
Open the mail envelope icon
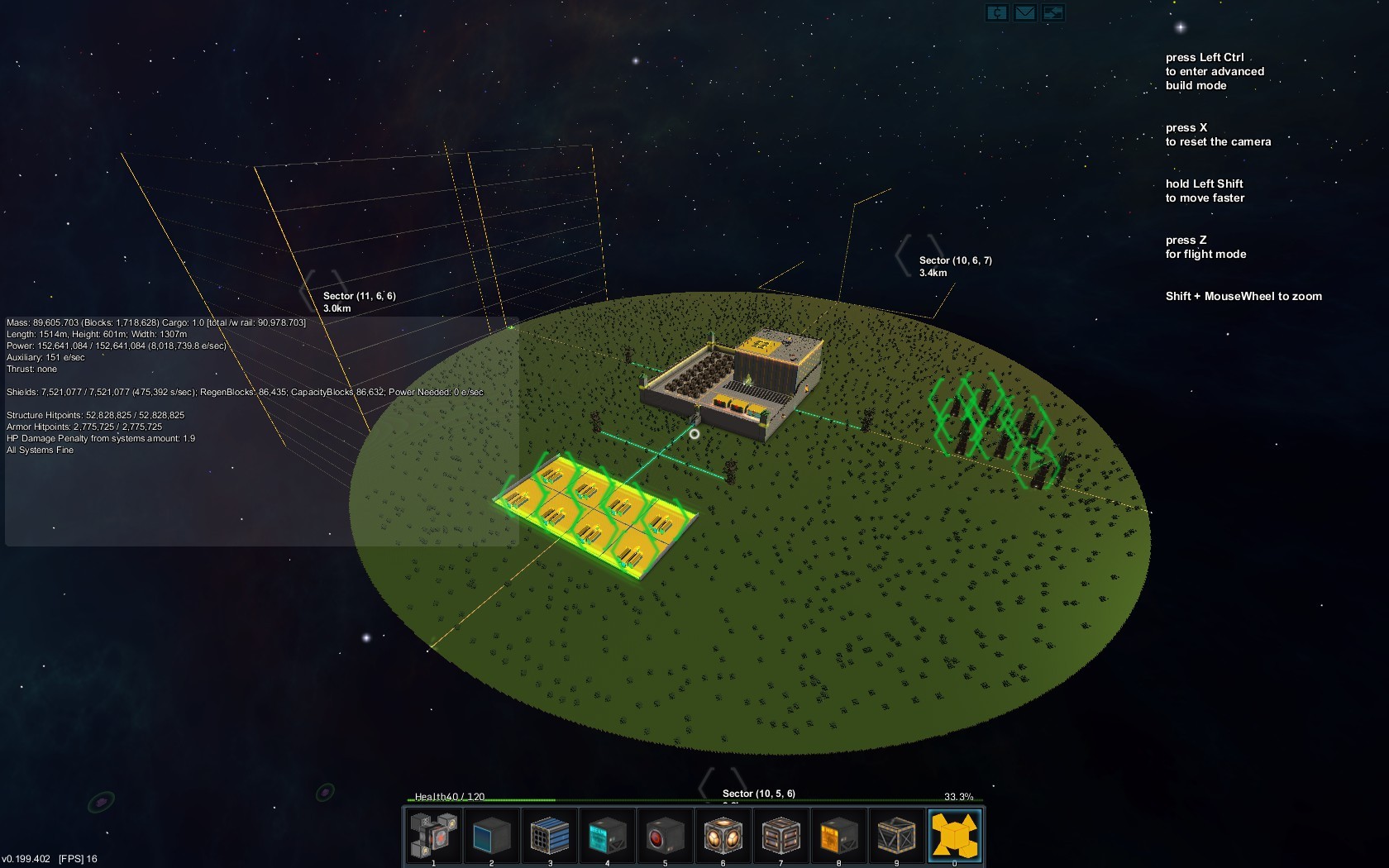tap(1025, 12)
